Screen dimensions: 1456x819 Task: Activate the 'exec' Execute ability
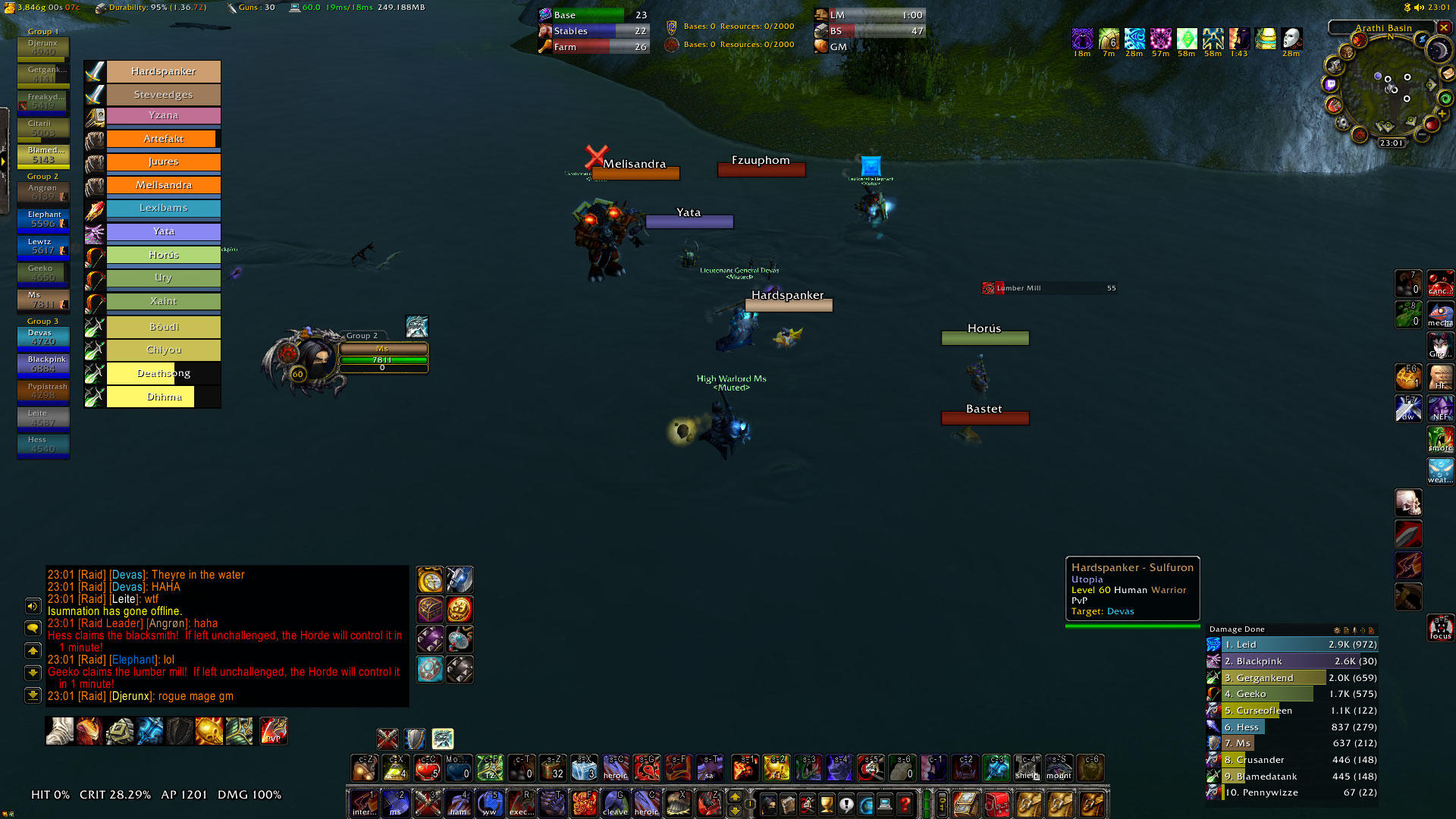pos(520,802)
